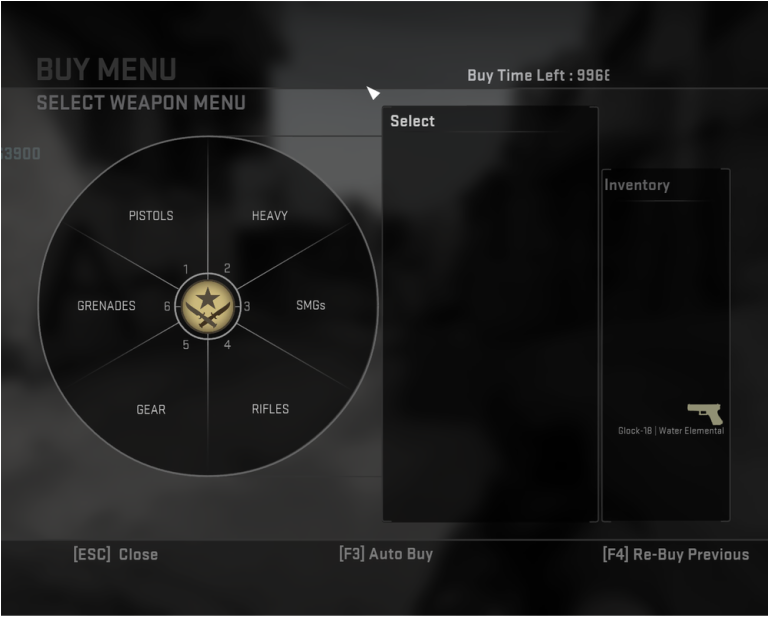Select the Heavy weapons category

coord(269,216)
